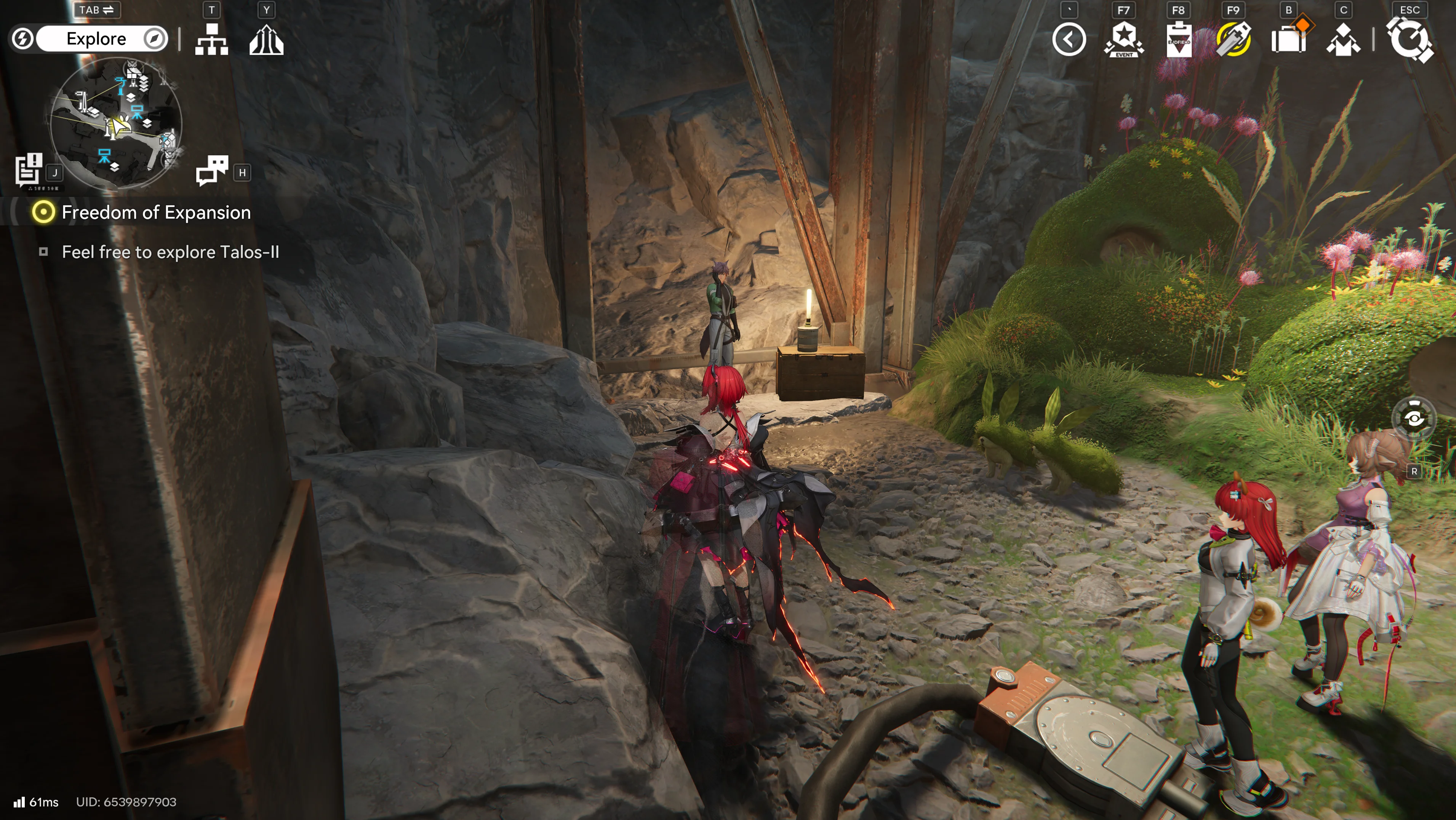Select the Freedom of Expansion quest tracker

coord(155,213)
